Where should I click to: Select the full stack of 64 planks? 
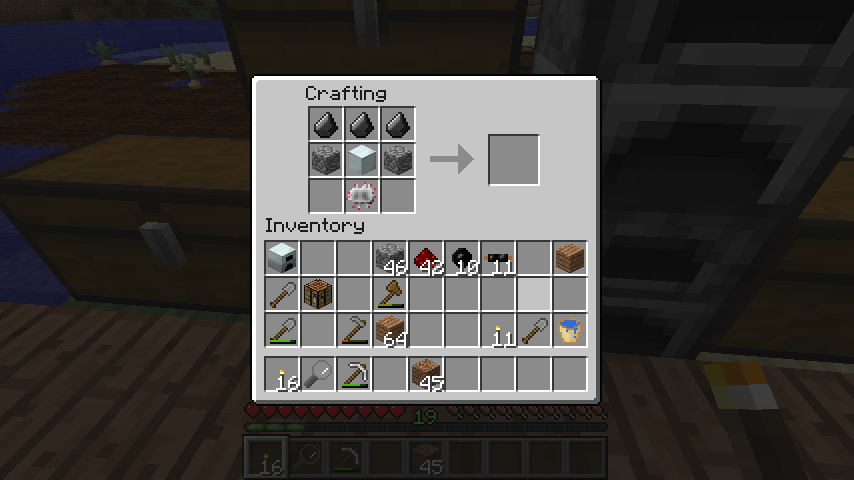390,330
